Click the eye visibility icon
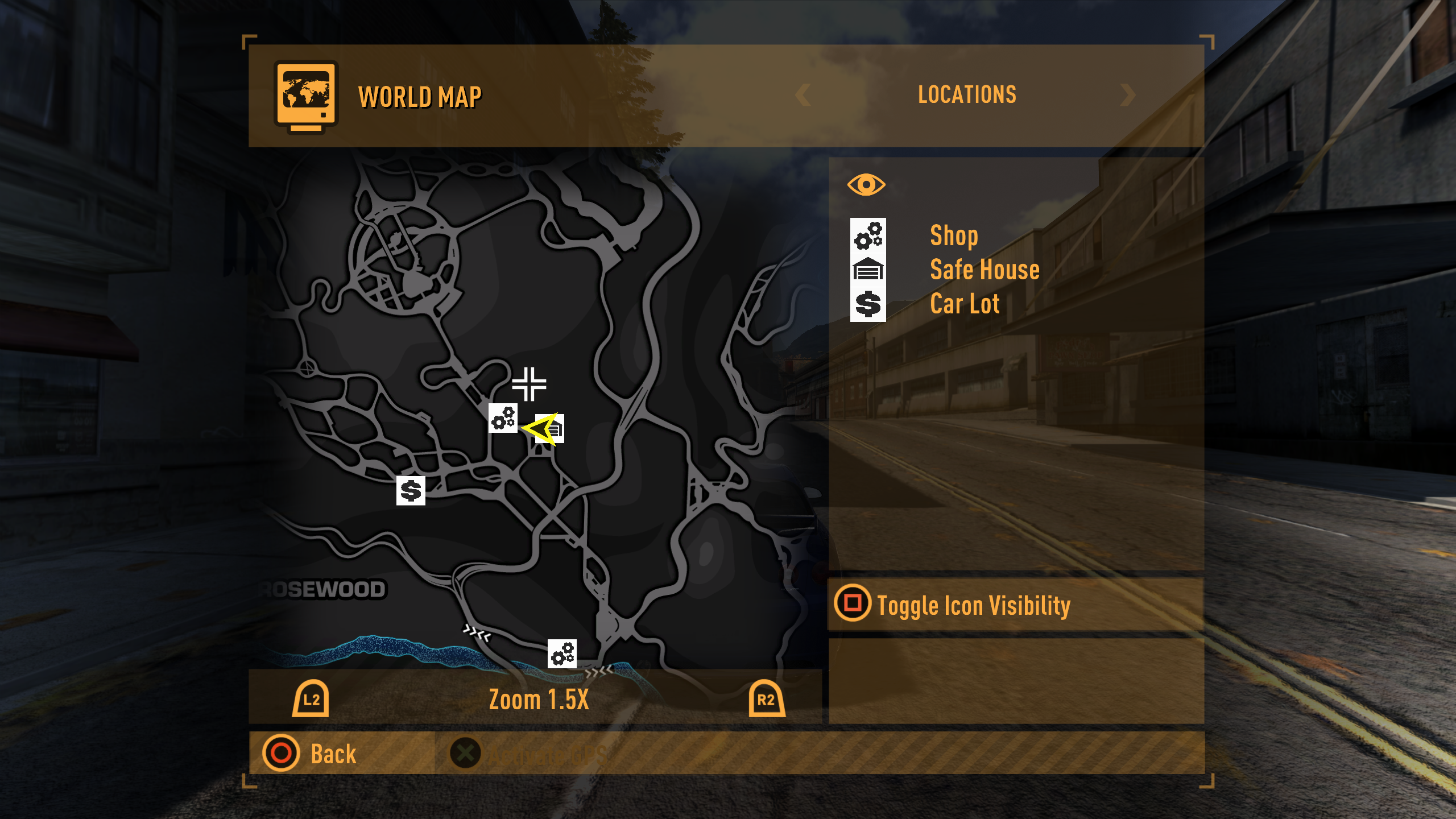 click(866, 185)
